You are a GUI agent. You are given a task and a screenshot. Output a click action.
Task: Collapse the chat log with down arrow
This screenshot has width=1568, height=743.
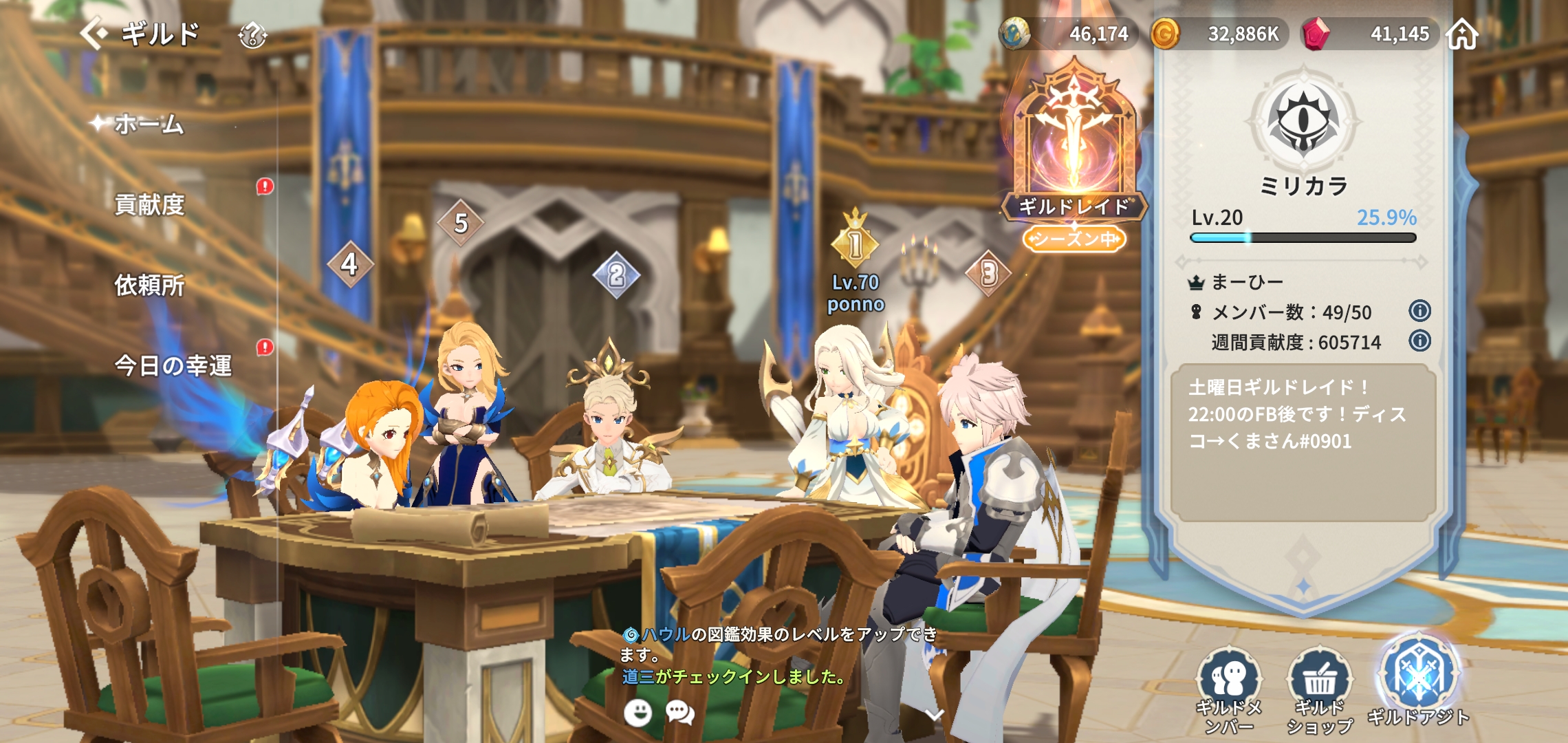click(934, 715)
